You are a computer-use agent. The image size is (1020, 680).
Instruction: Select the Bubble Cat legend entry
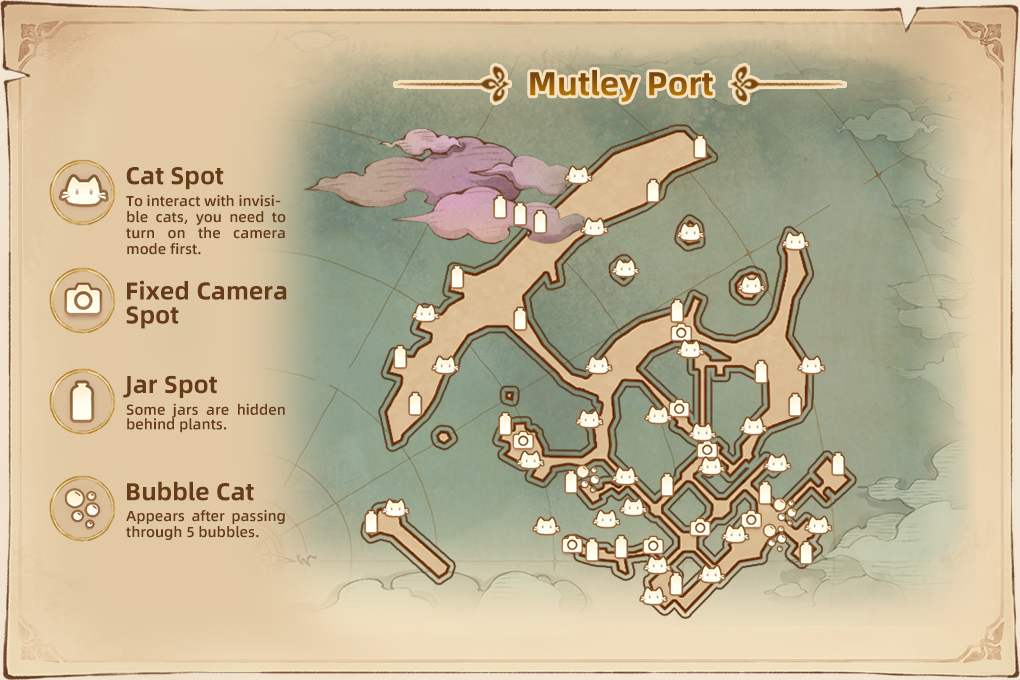click(84, 508)
